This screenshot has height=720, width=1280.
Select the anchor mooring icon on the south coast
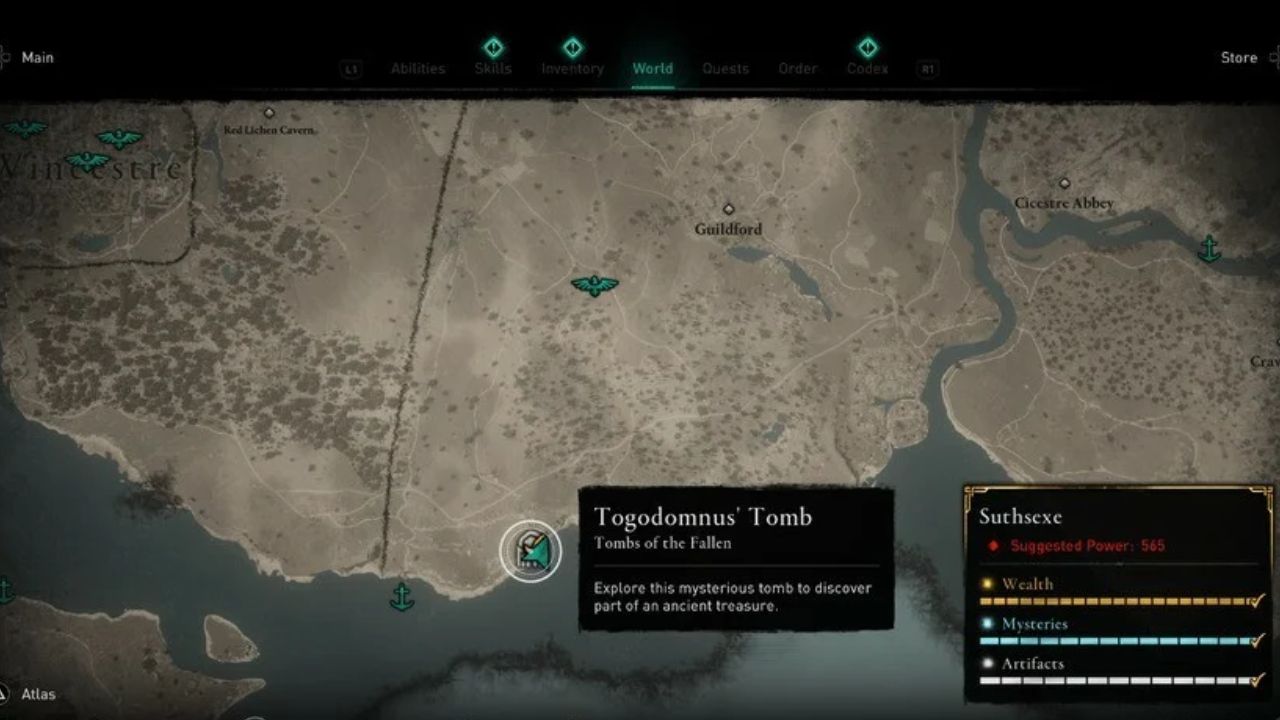pos(403,597)
